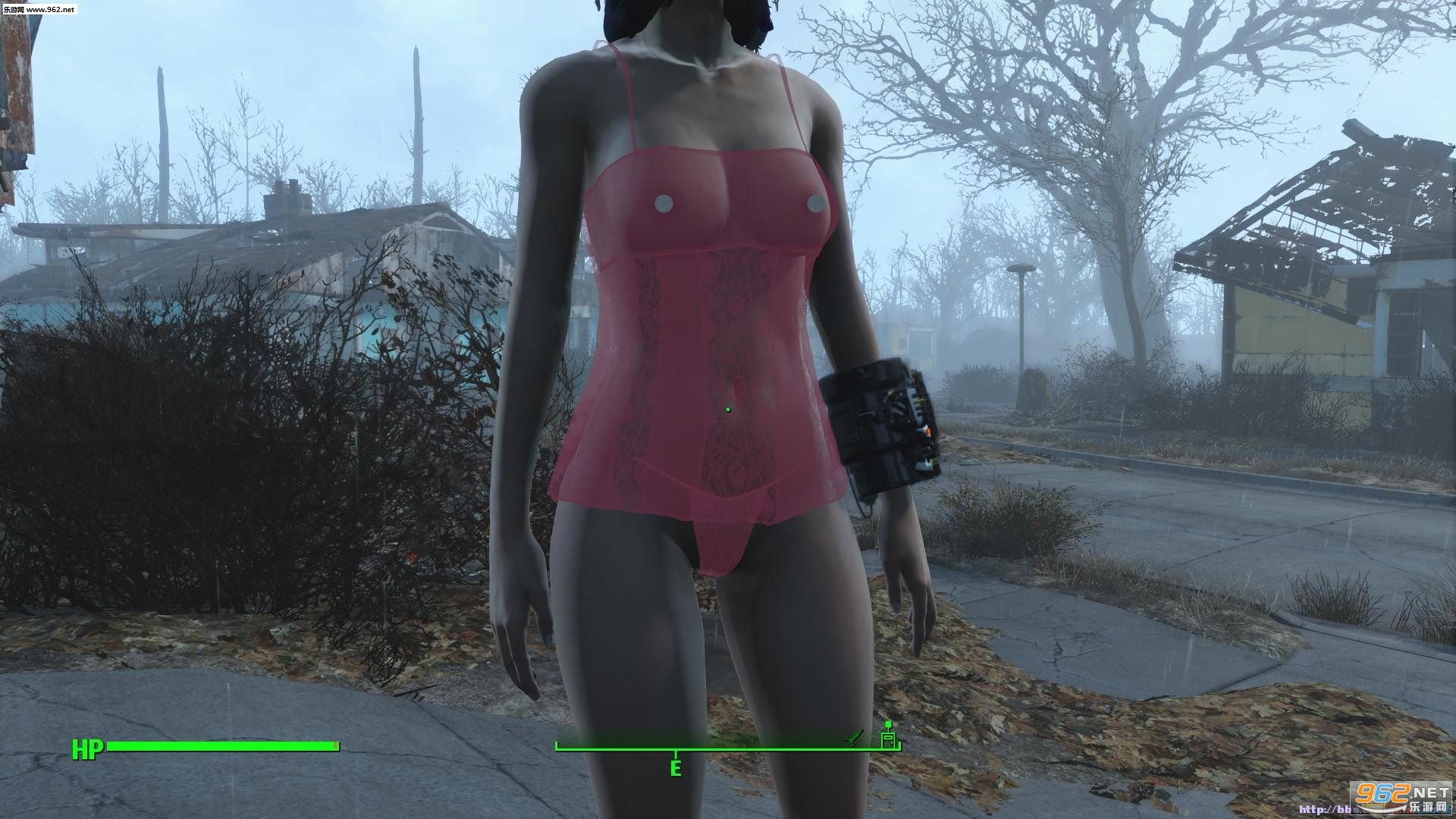Image resolution: width=1456 pixels, height=819 pixels.
Task: Click the www.962.net URL top left
Action: tap(49, 10)
